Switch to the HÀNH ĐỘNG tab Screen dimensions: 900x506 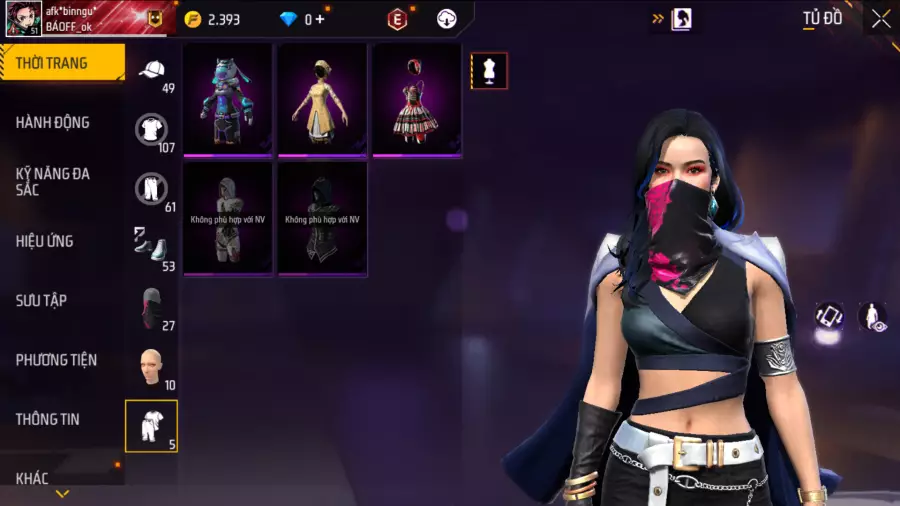tap(53, 122)
